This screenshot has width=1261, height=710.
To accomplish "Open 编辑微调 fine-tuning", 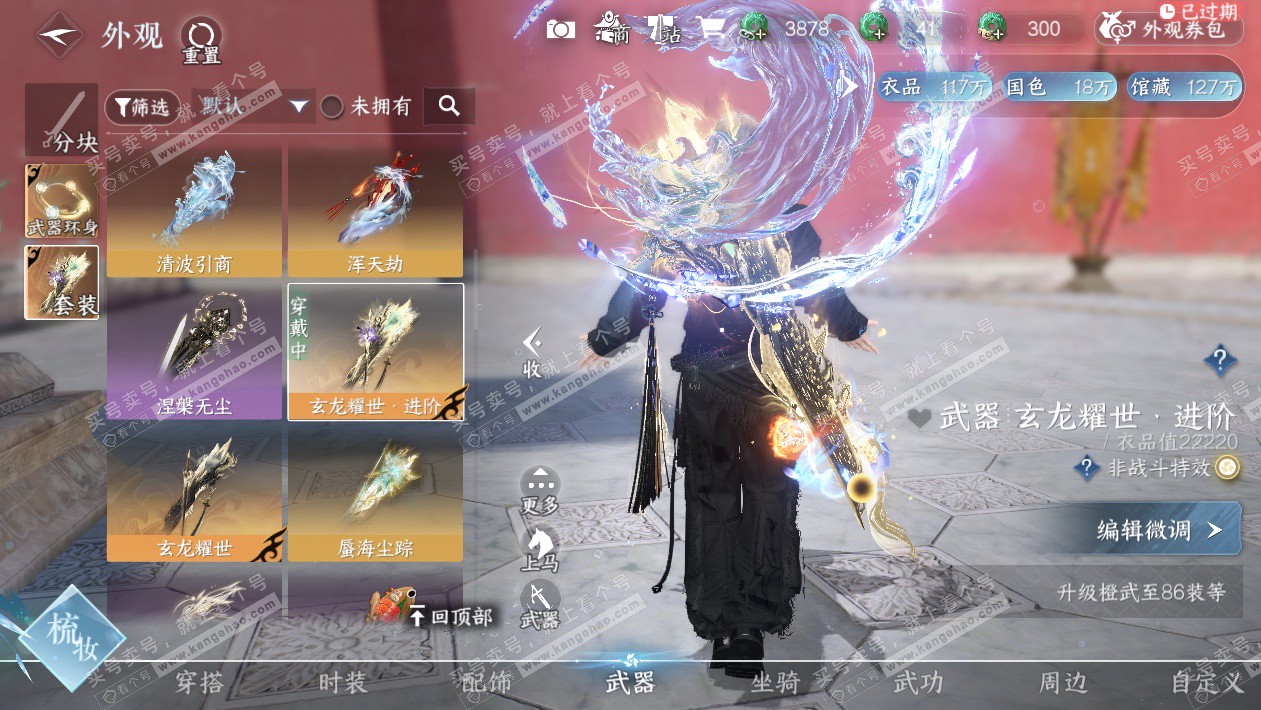I will pos(1159,530).
